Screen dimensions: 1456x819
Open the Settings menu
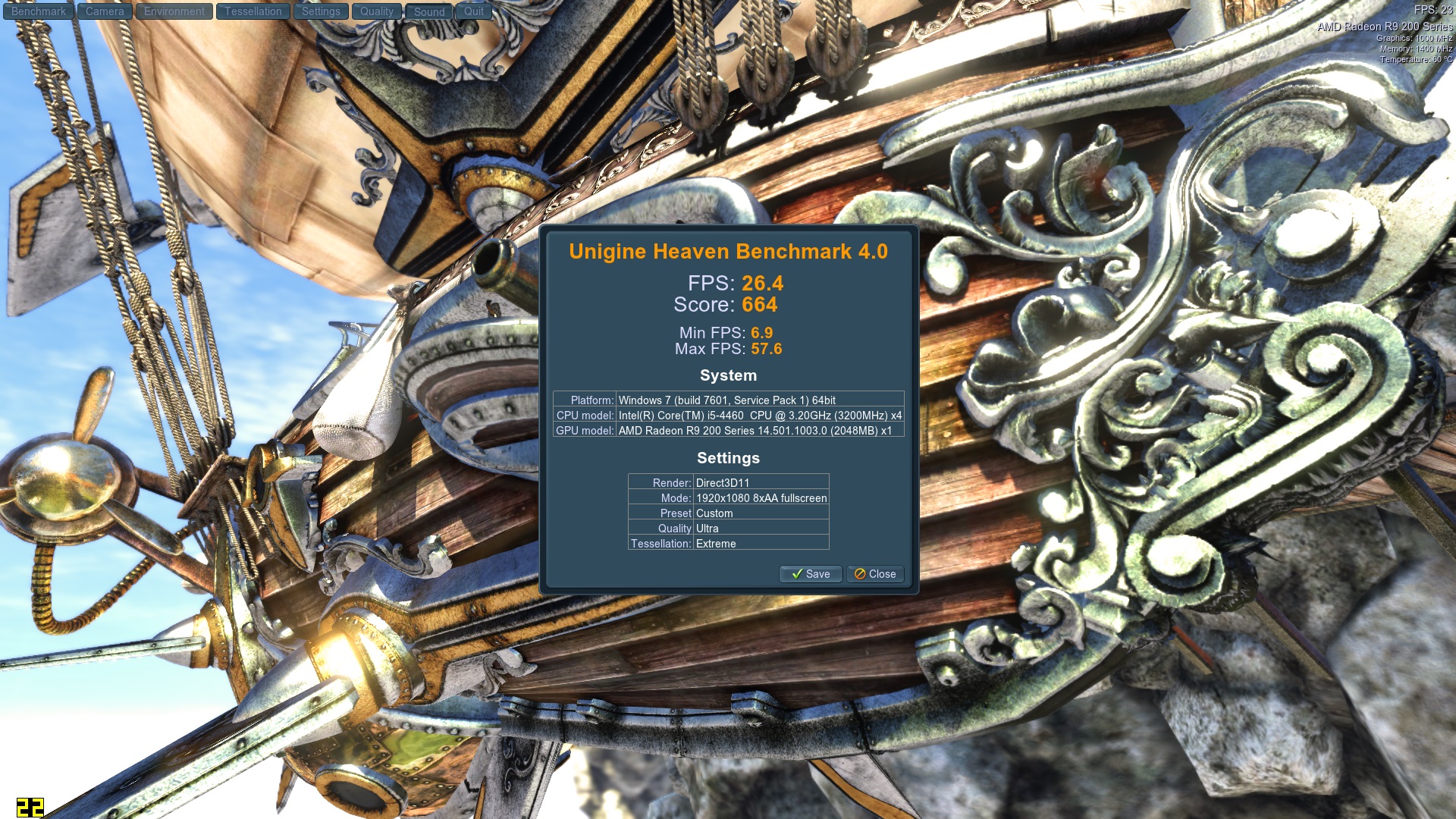pyautogui.click(x=321, y=11)
